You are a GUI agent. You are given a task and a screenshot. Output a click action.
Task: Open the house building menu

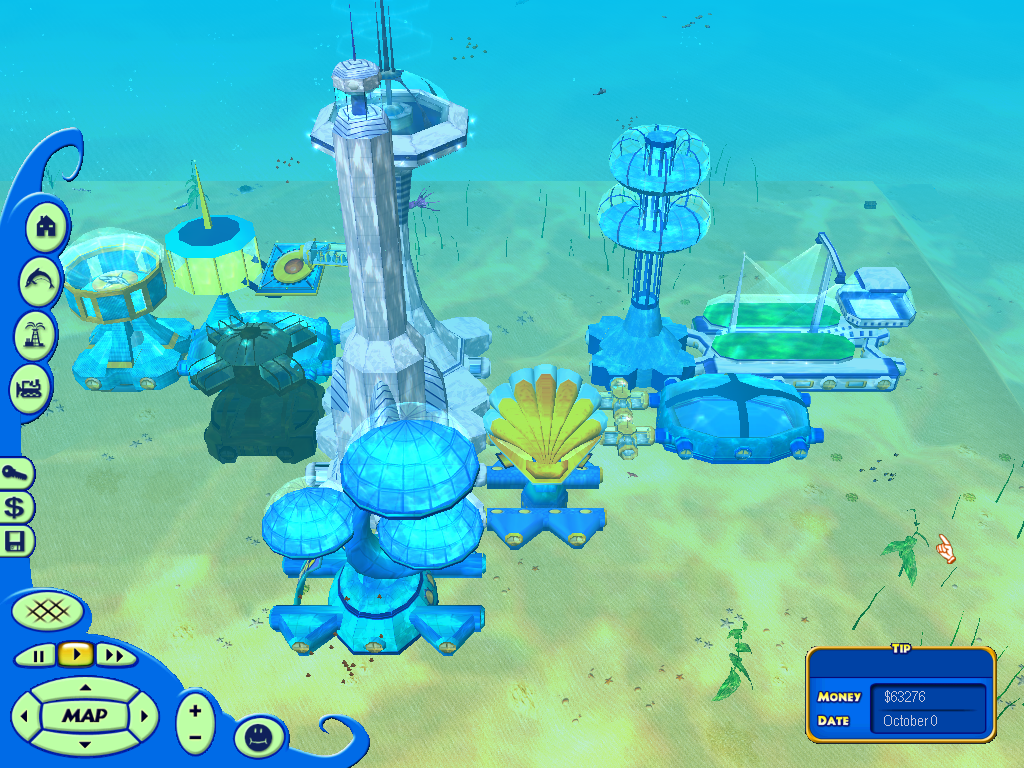tap(45, 227)
